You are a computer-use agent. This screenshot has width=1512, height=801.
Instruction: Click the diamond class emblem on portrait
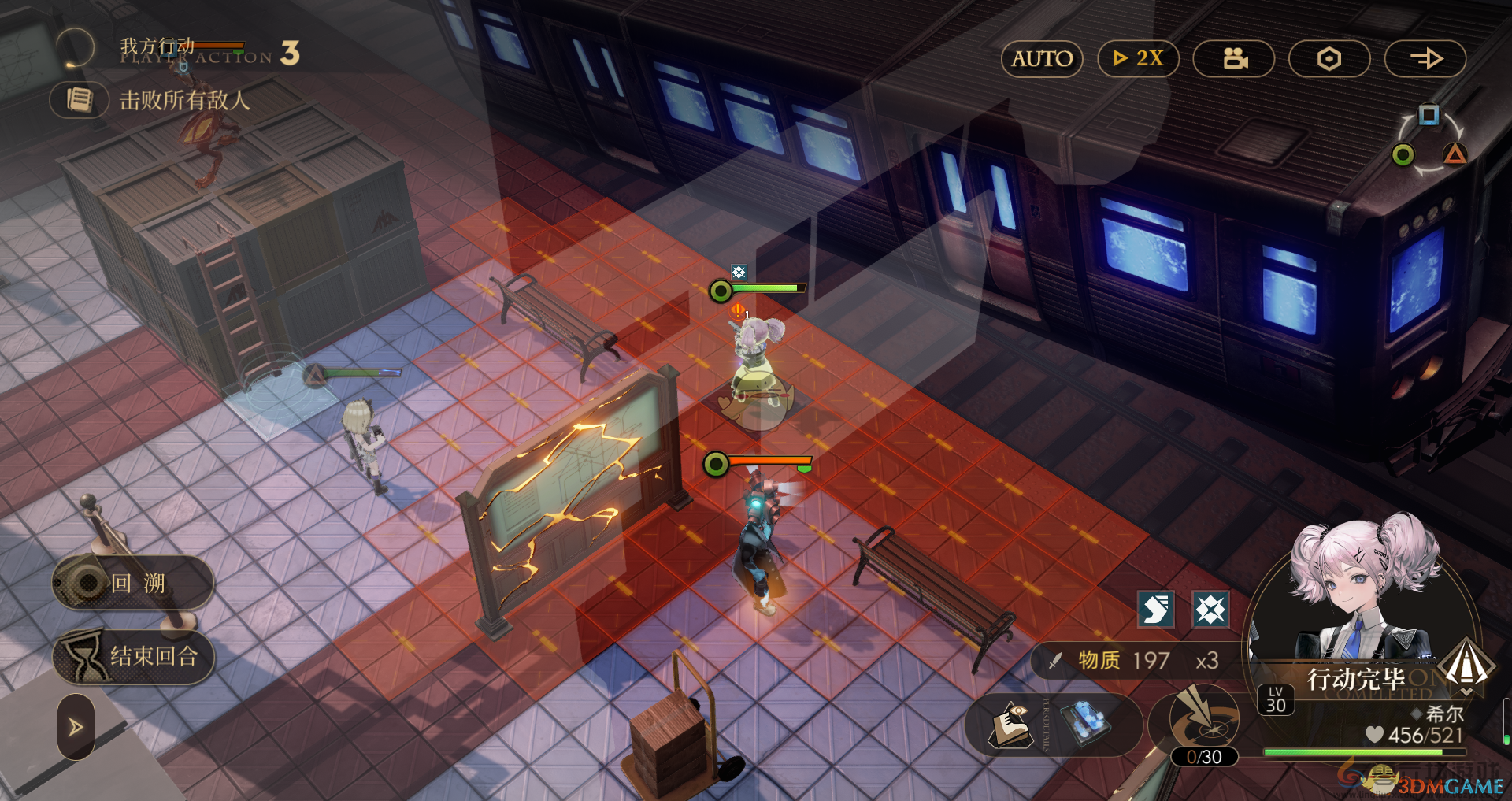[x=1466, y=663]
